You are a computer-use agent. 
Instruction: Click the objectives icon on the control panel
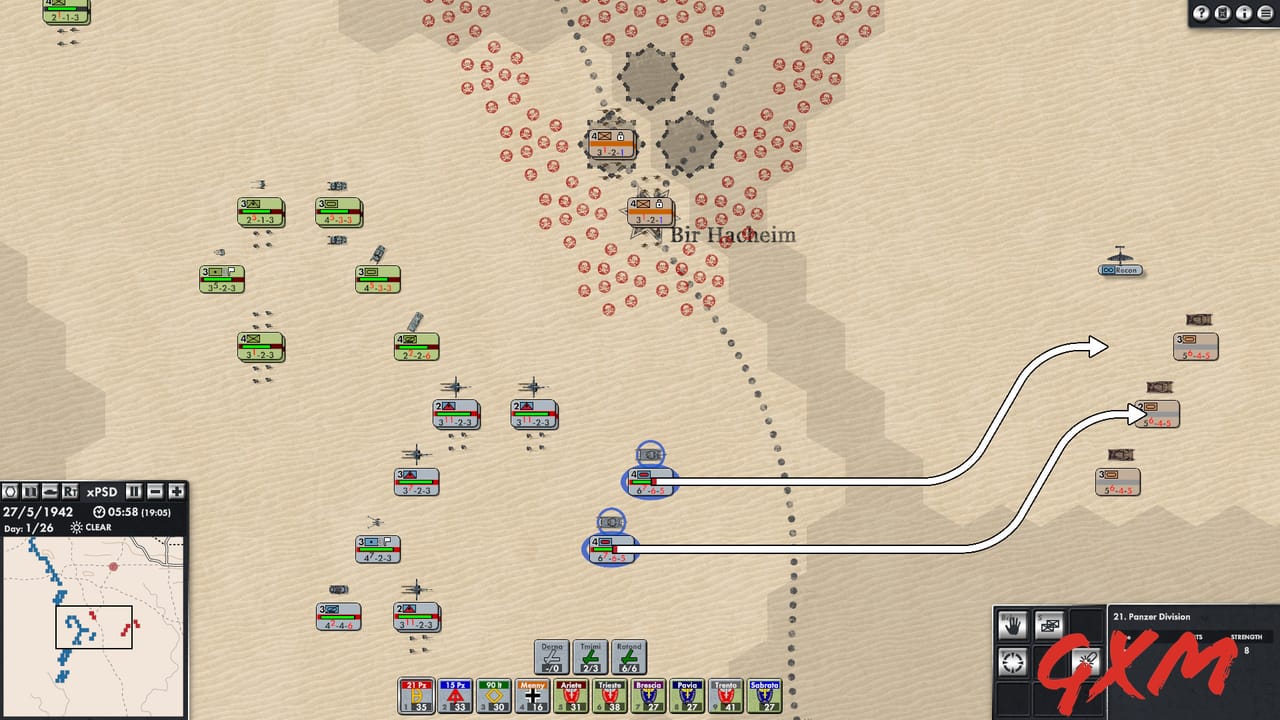coord(9,491)
